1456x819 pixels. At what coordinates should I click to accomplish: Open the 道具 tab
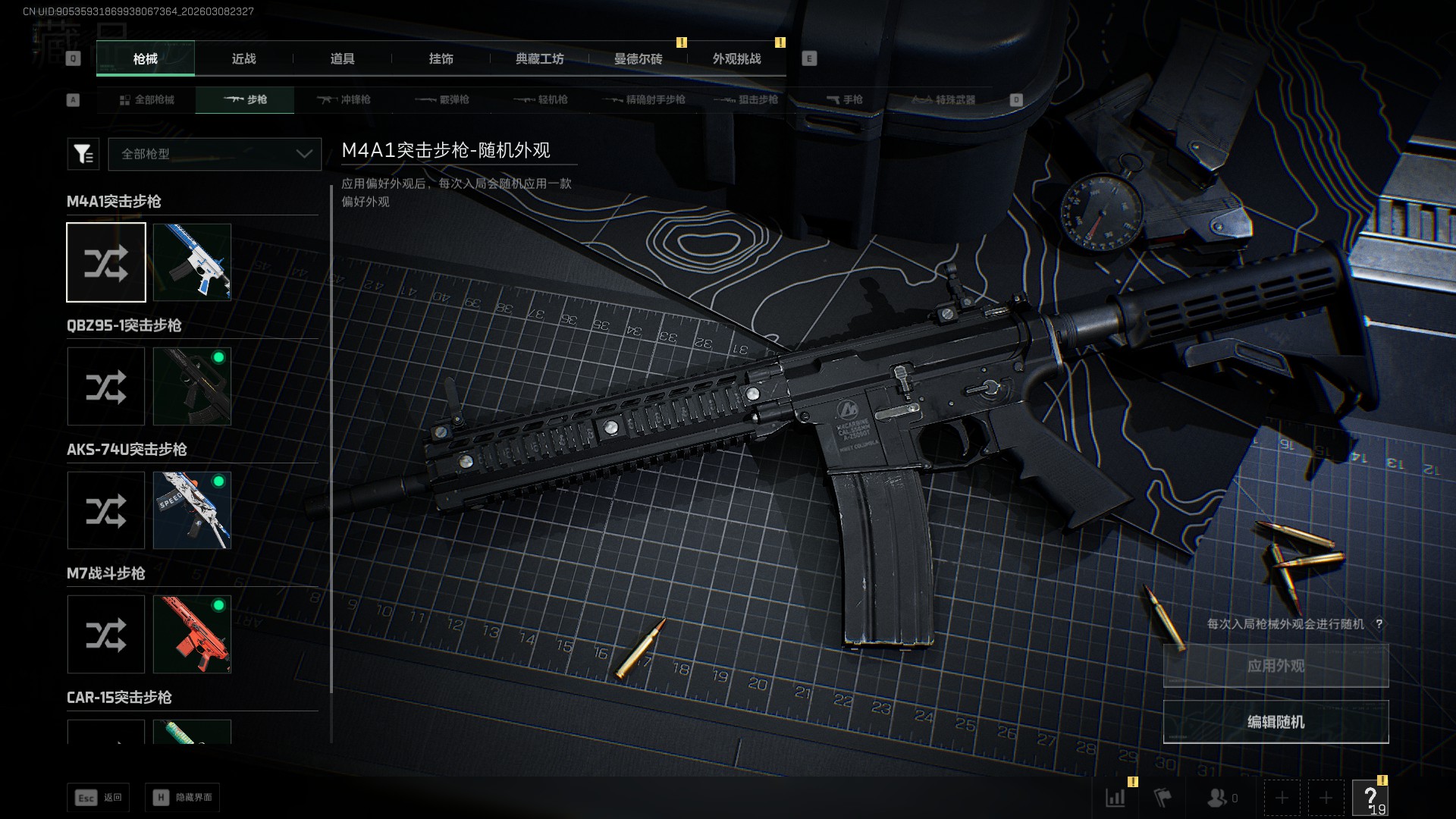[x=342, y=58]
